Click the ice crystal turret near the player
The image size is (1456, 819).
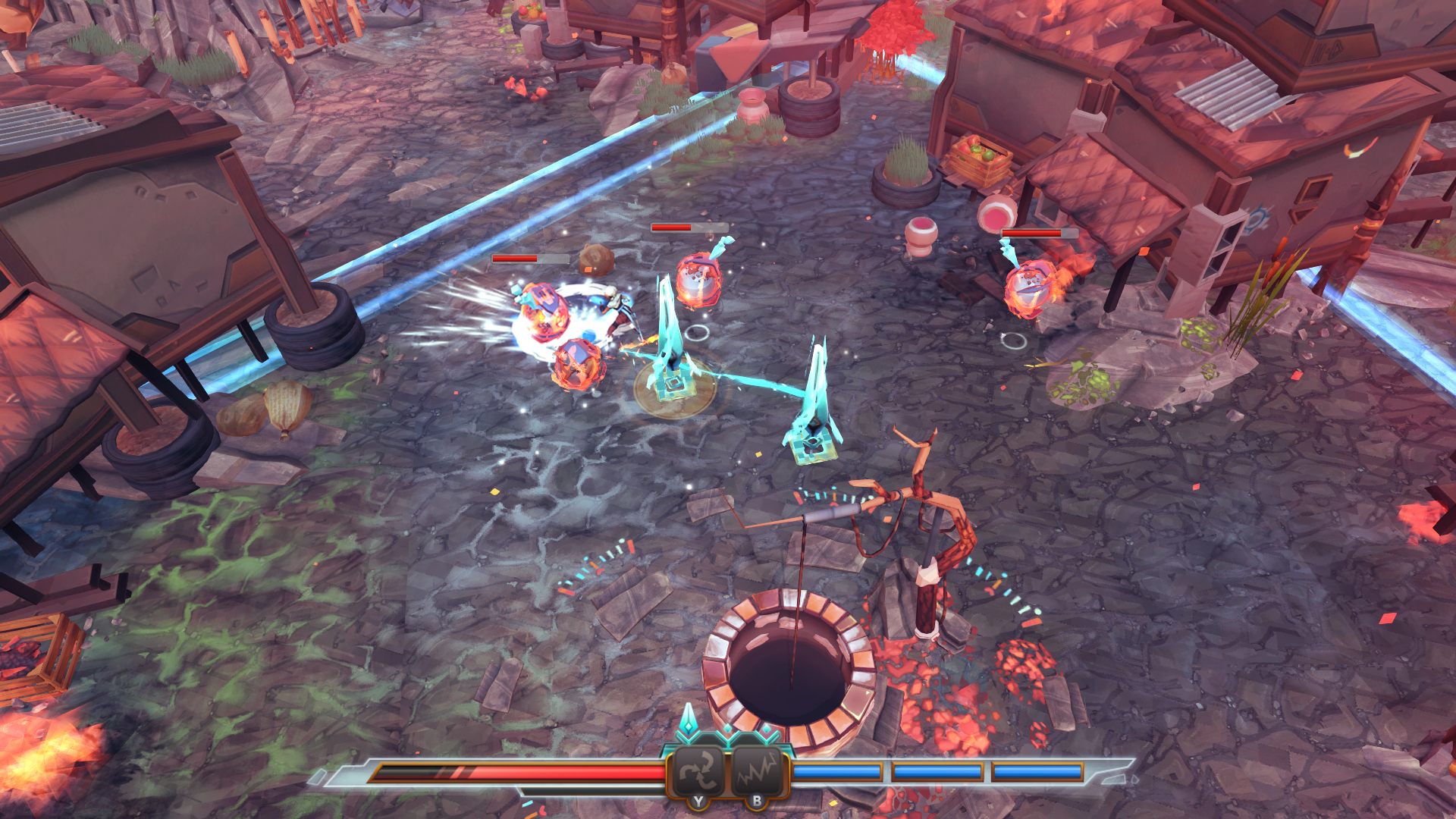[671, 364]
